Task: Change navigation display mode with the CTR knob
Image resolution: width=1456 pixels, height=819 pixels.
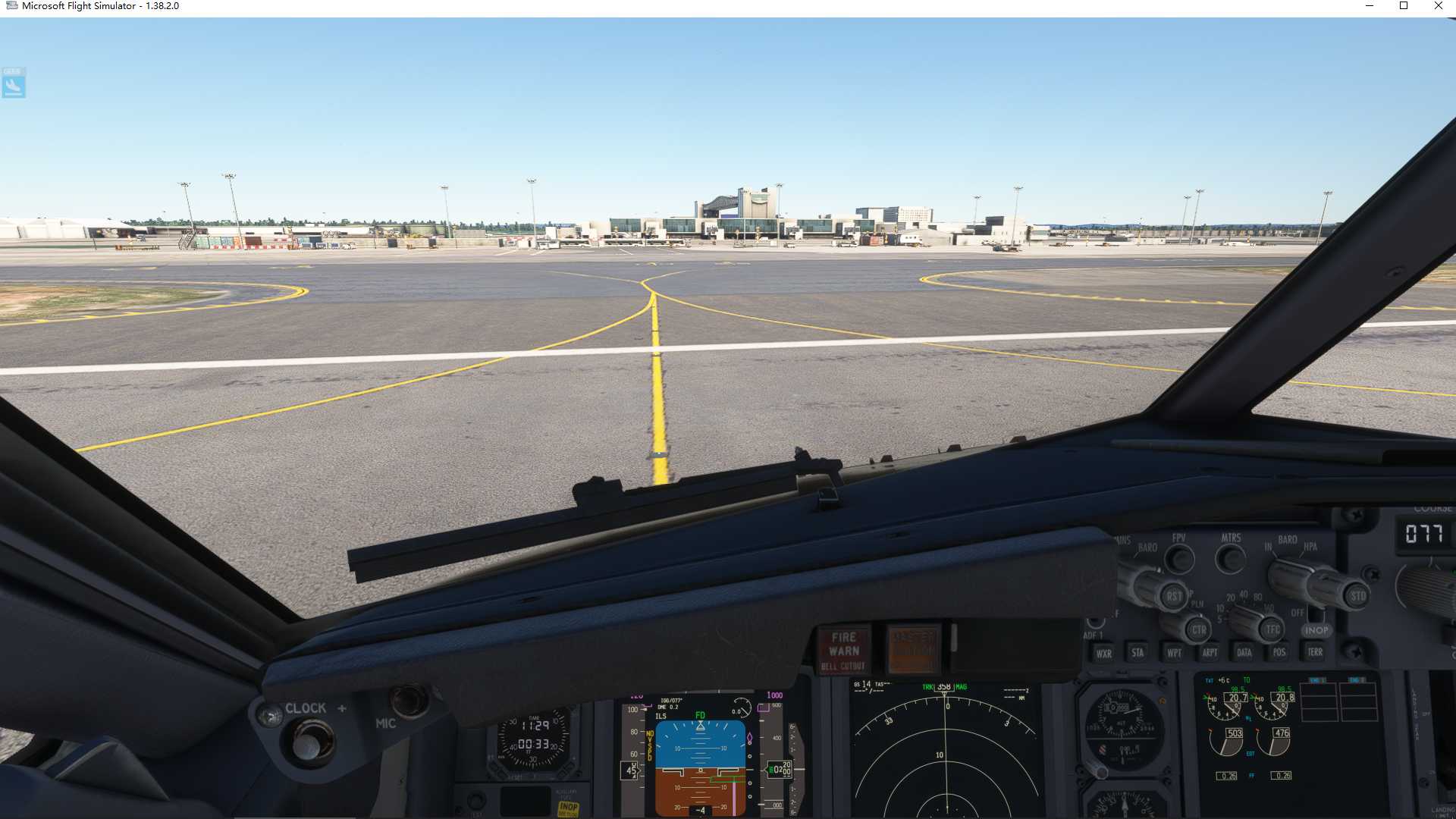Action: click(x=1199, y=630)
